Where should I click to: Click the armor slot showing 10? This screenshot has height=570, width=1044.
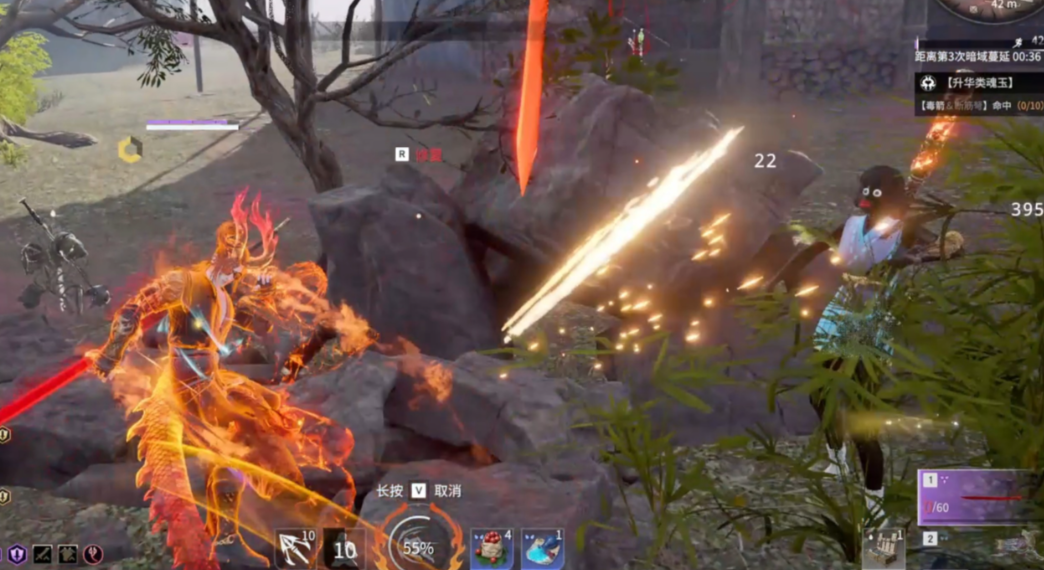coord(343,548)
